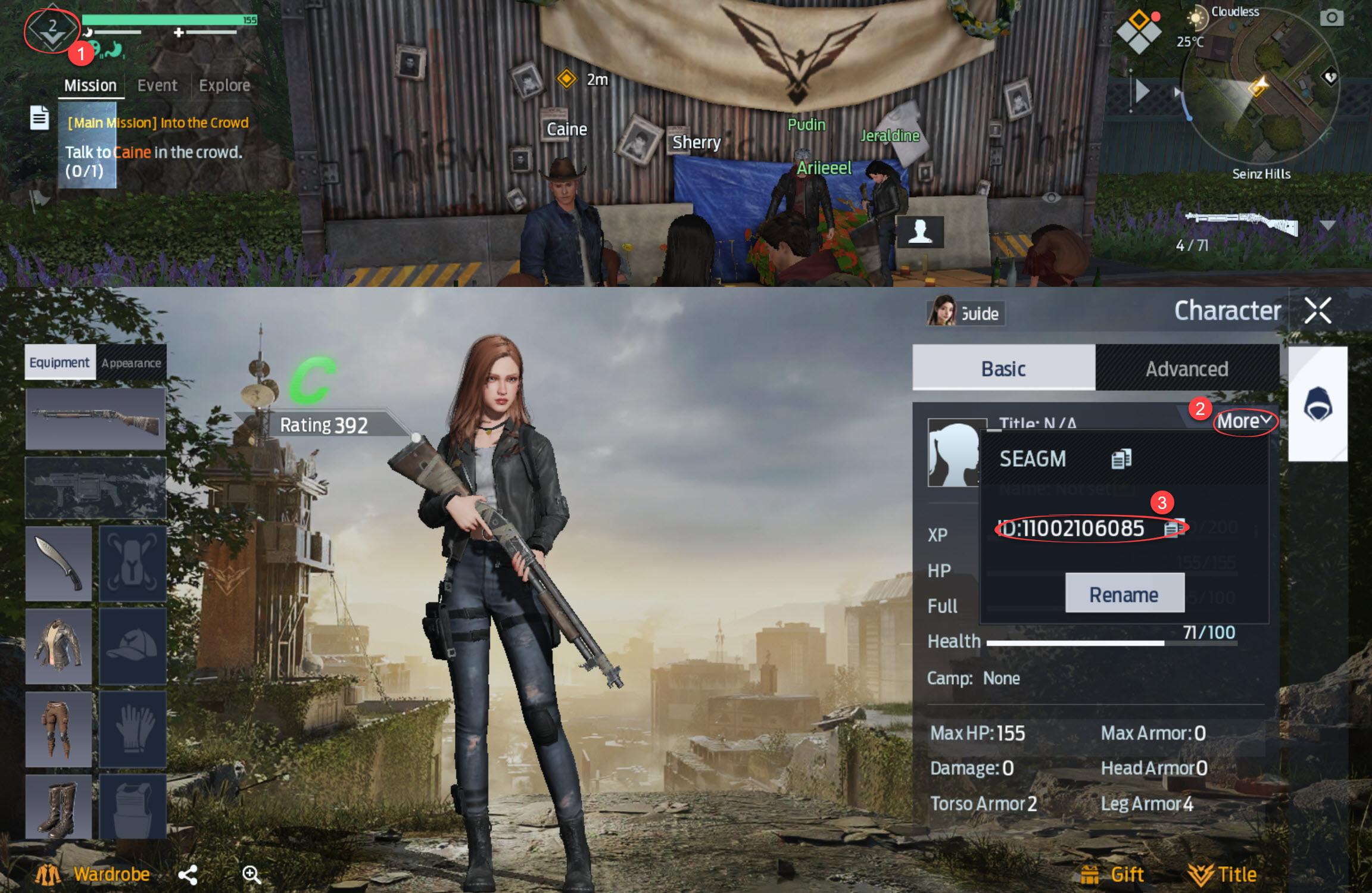Copy the character ID number
Viewport: 1372px width, 893px height.
tap(1173, 528)
